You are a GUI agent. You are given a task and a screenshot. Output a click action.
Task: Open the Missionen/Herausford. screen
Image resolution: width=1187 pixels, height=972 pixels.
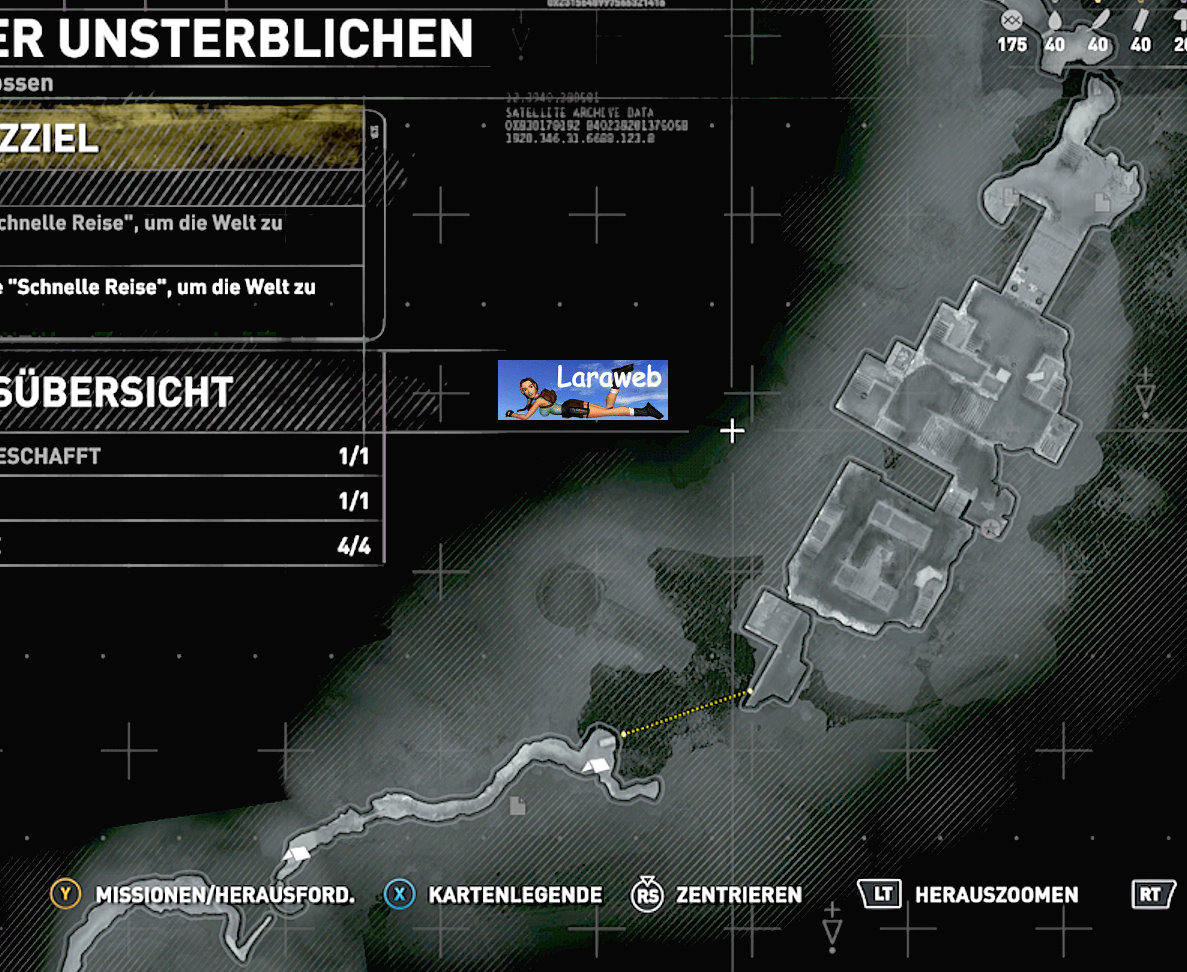224,895
